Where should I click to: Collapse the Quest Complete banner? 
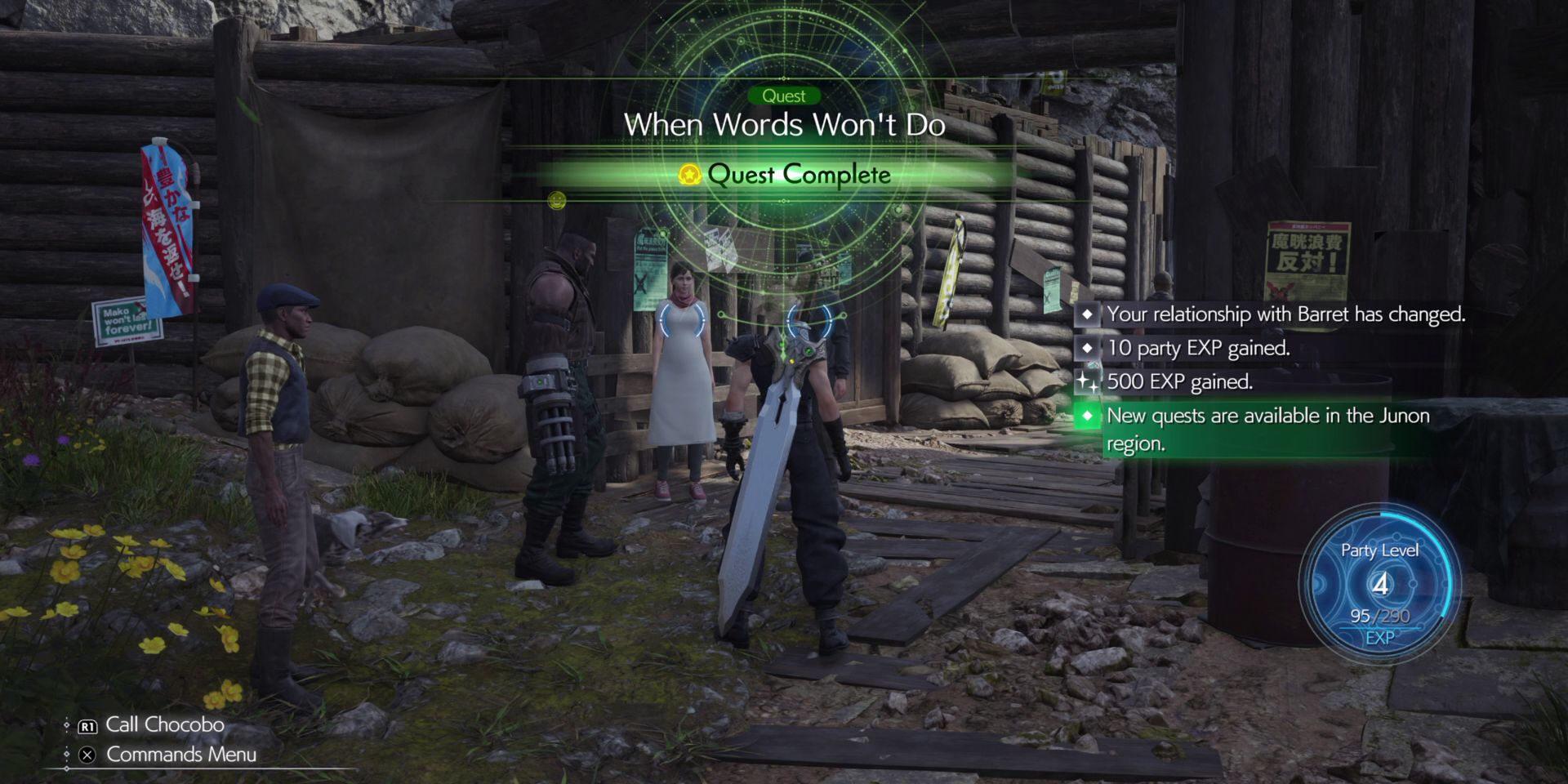pos(786,174)
